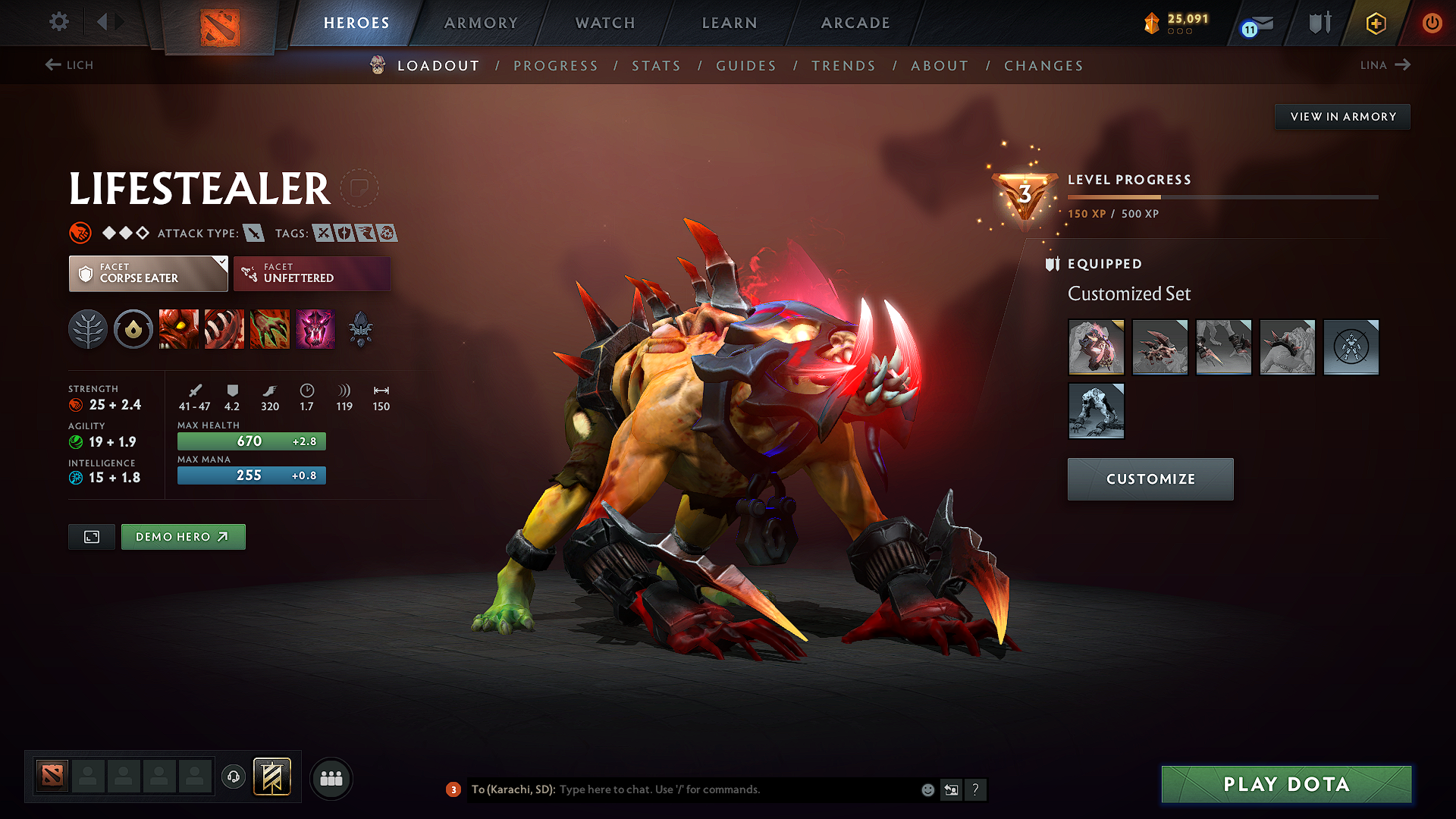Open the ARMORY menu

(x=480, y=23)
